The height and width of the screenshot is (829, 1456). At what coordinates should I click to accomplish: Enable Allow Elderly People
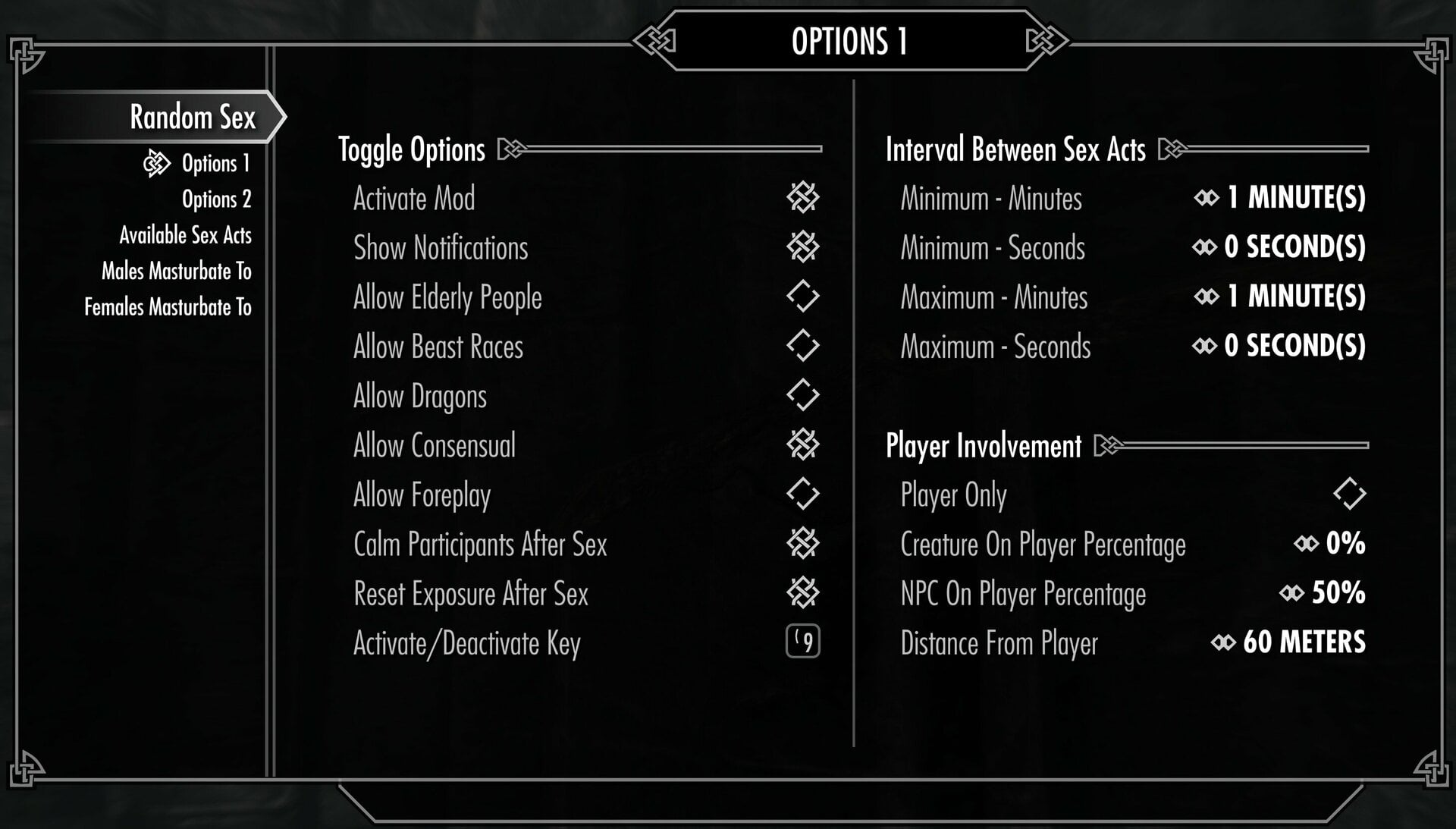pos(802,297)
